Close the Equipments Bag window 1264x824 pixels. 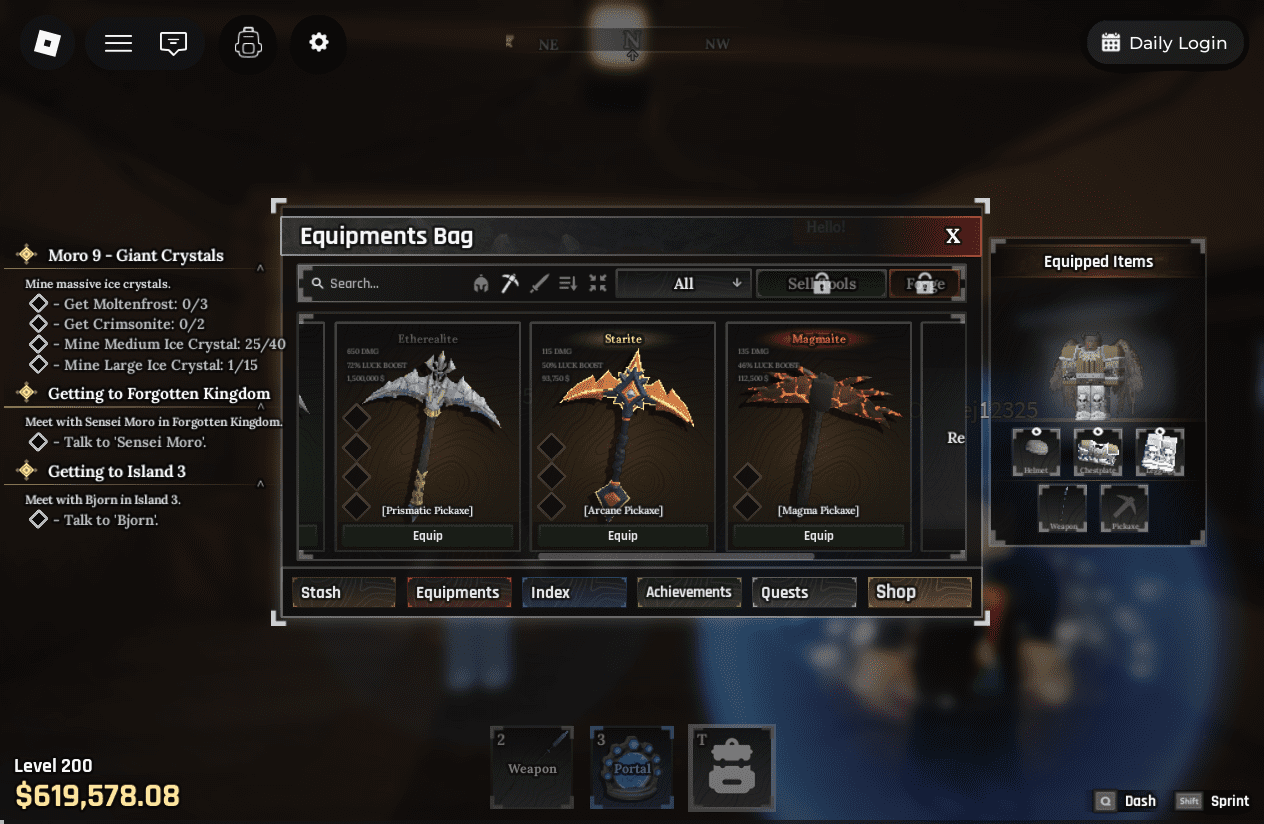pos(953,236)
